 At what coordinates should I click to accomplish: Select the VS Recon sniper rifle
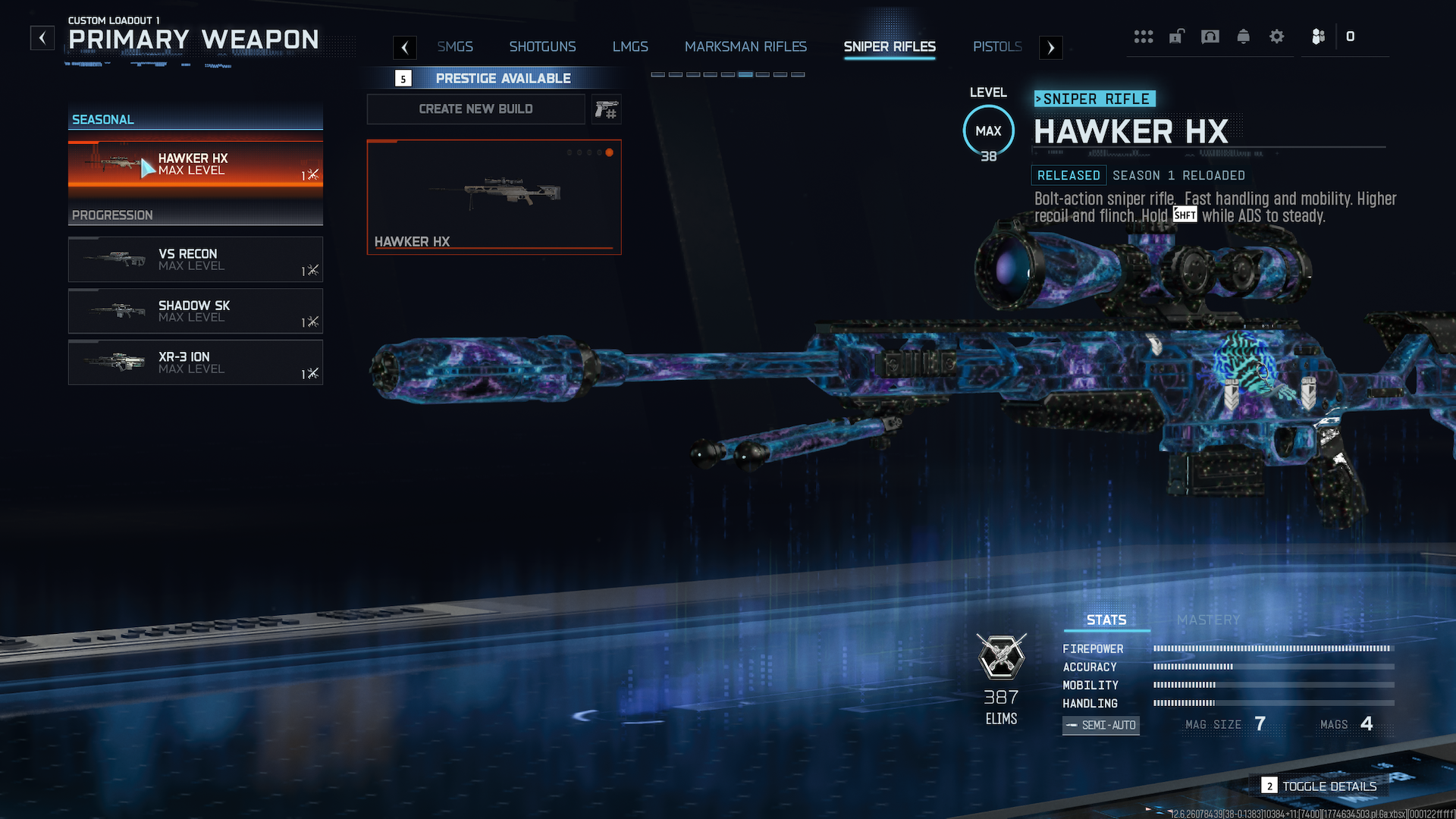click(196, 259)
